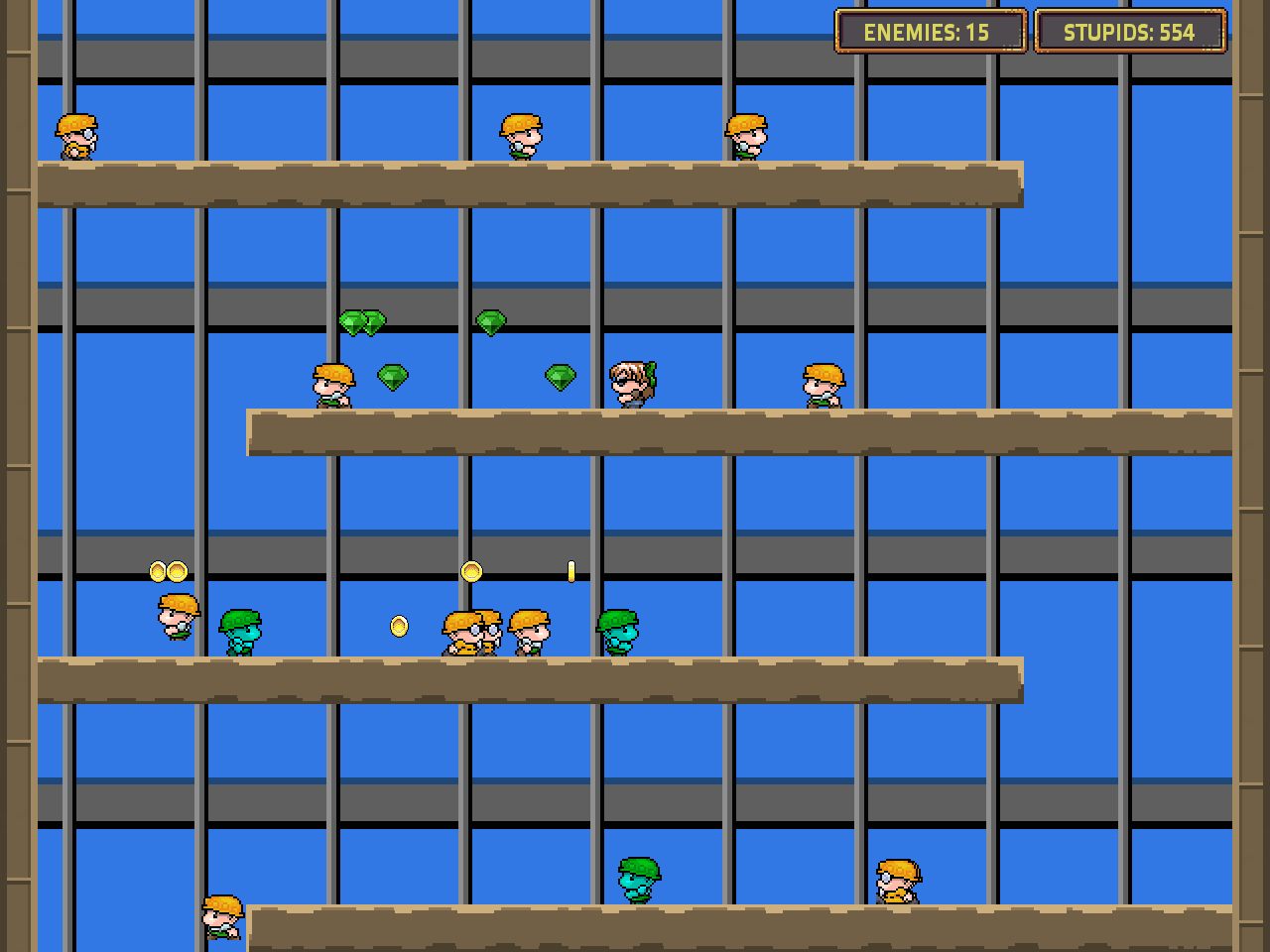This screenshot has height=952, width=1270.
Task: Click the ENEMIES: 15 counter panel
Action: [931, 31]
